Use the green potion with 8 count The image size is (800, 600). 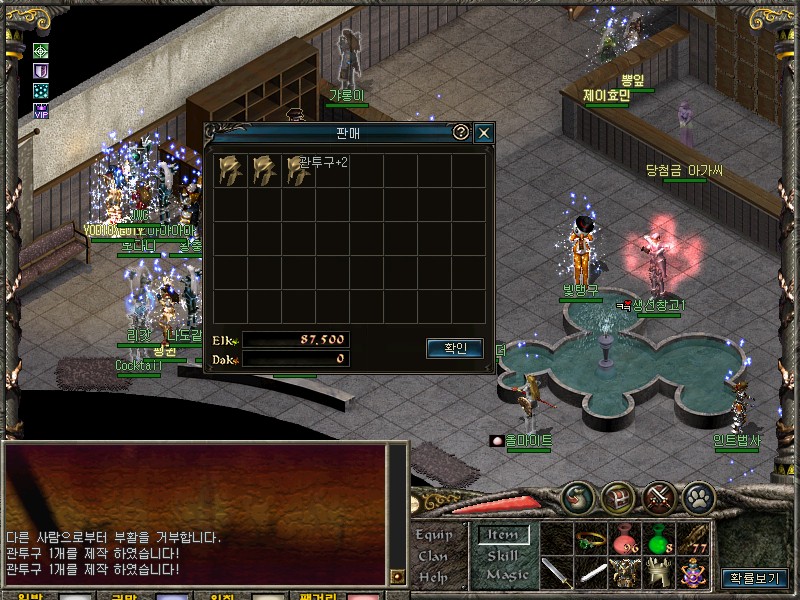(x=659, y=540)
